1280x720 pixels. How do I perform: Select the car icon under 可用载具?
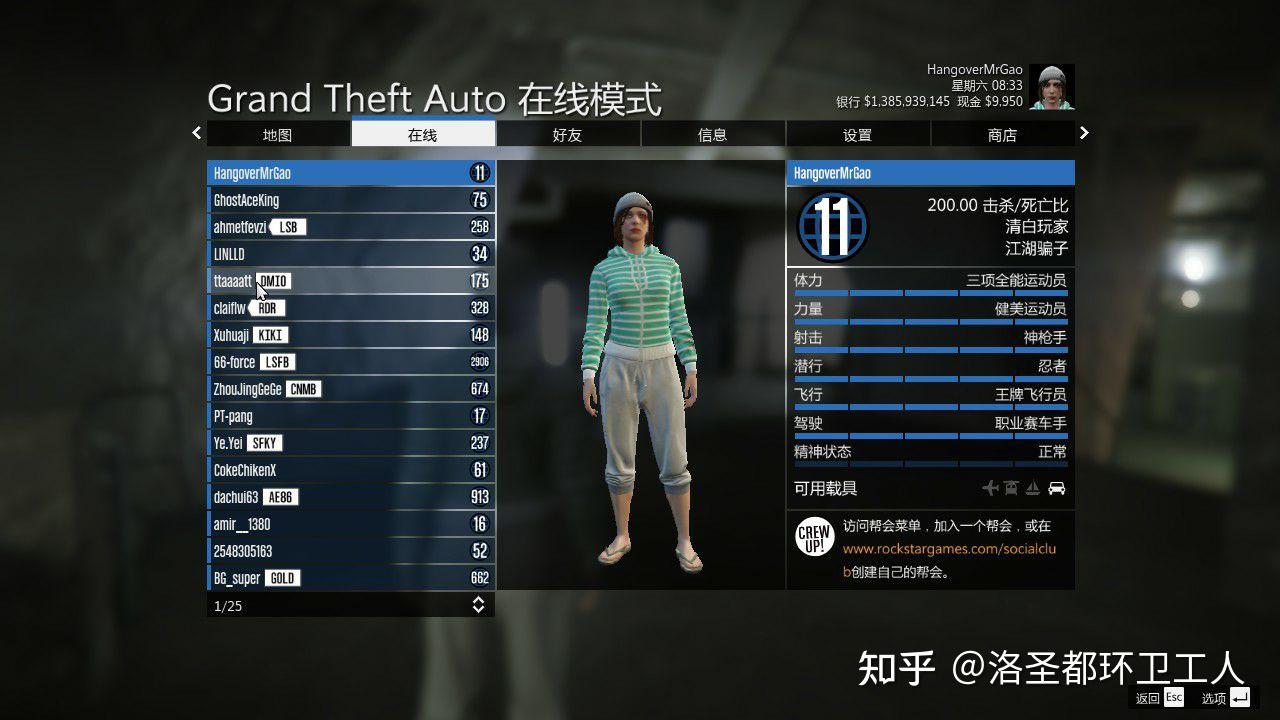(x=1056, y=488)
